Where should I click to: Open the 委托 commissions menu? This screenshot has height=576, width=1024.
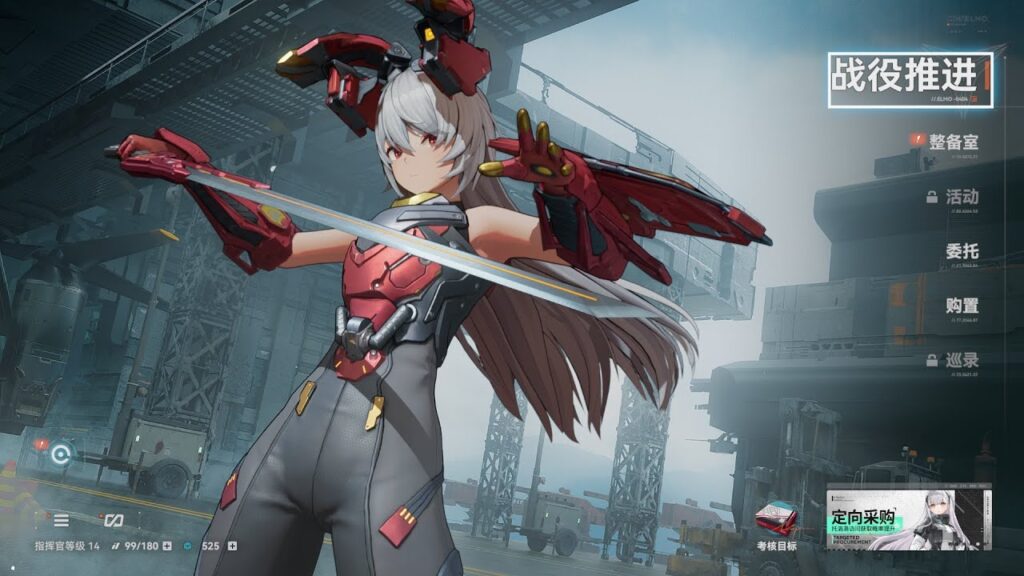(961, 252)
